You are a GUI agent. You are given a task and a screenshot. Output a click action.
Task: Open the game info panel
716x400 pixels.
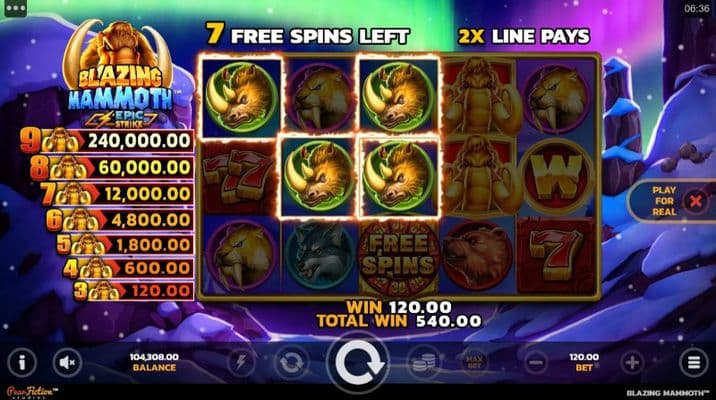tap(23, 362)
